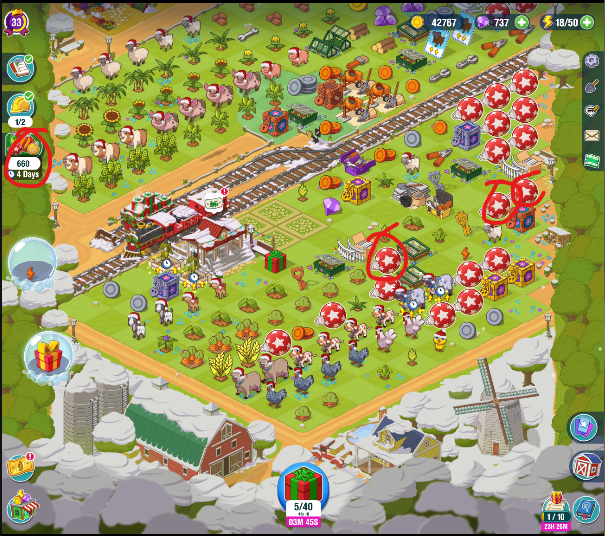Open the shop stall icon
This screenshot has width=605, height=536.
[20, 507]
